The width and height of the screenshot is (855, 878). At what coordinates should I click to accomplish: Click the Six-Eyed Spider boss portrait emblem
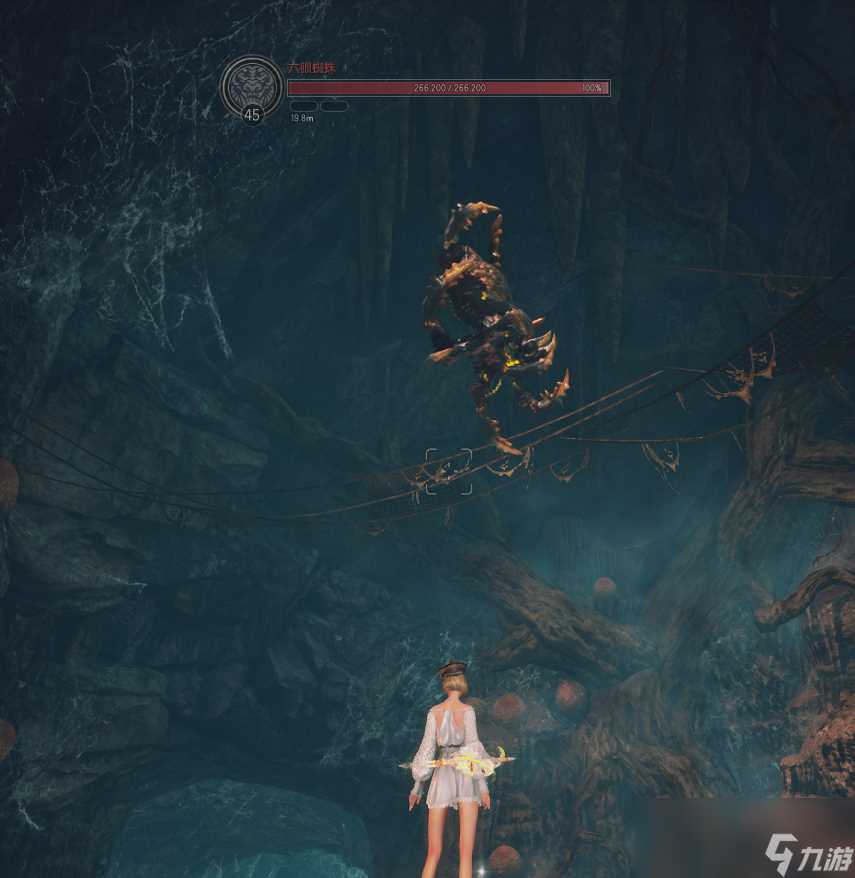pyautogui.click(x=250, y=84)
